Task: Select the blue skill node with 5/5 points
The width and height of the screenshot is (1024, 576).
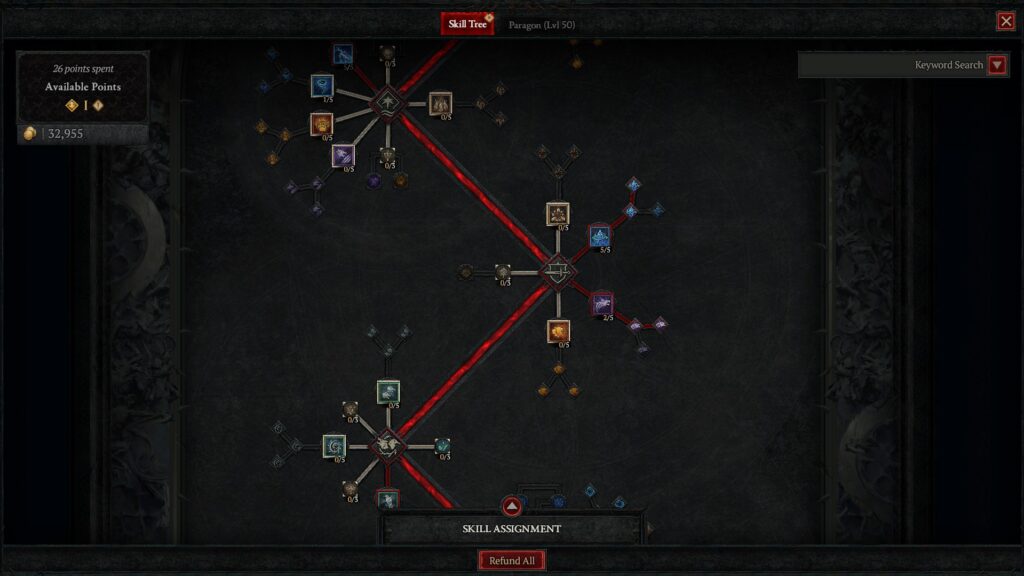Action: tap(600, 236)
